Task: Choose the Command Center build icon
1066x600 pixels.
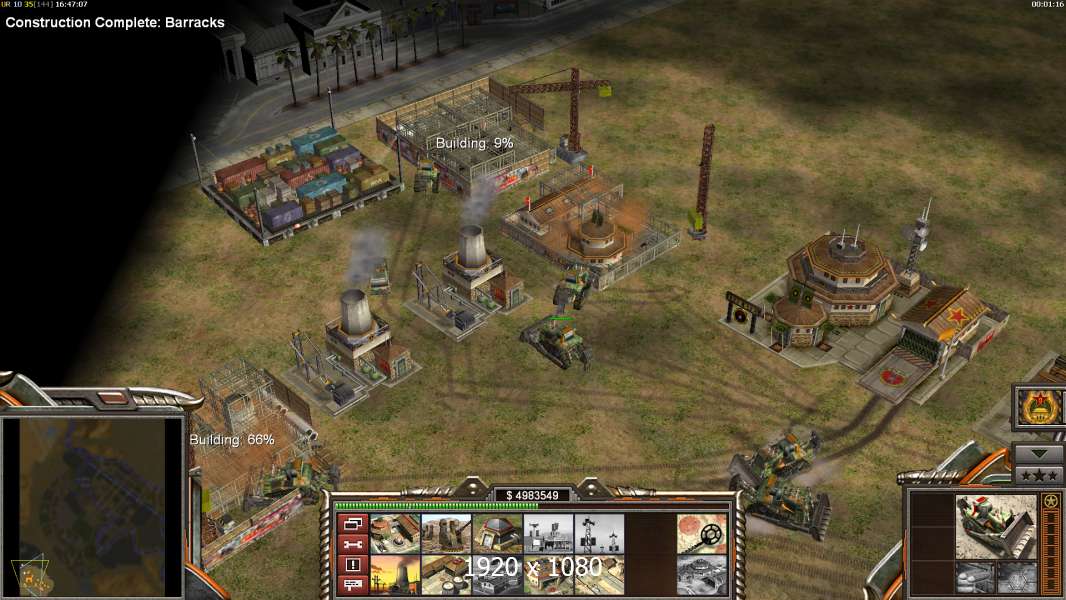Action: tap(395, 533)
